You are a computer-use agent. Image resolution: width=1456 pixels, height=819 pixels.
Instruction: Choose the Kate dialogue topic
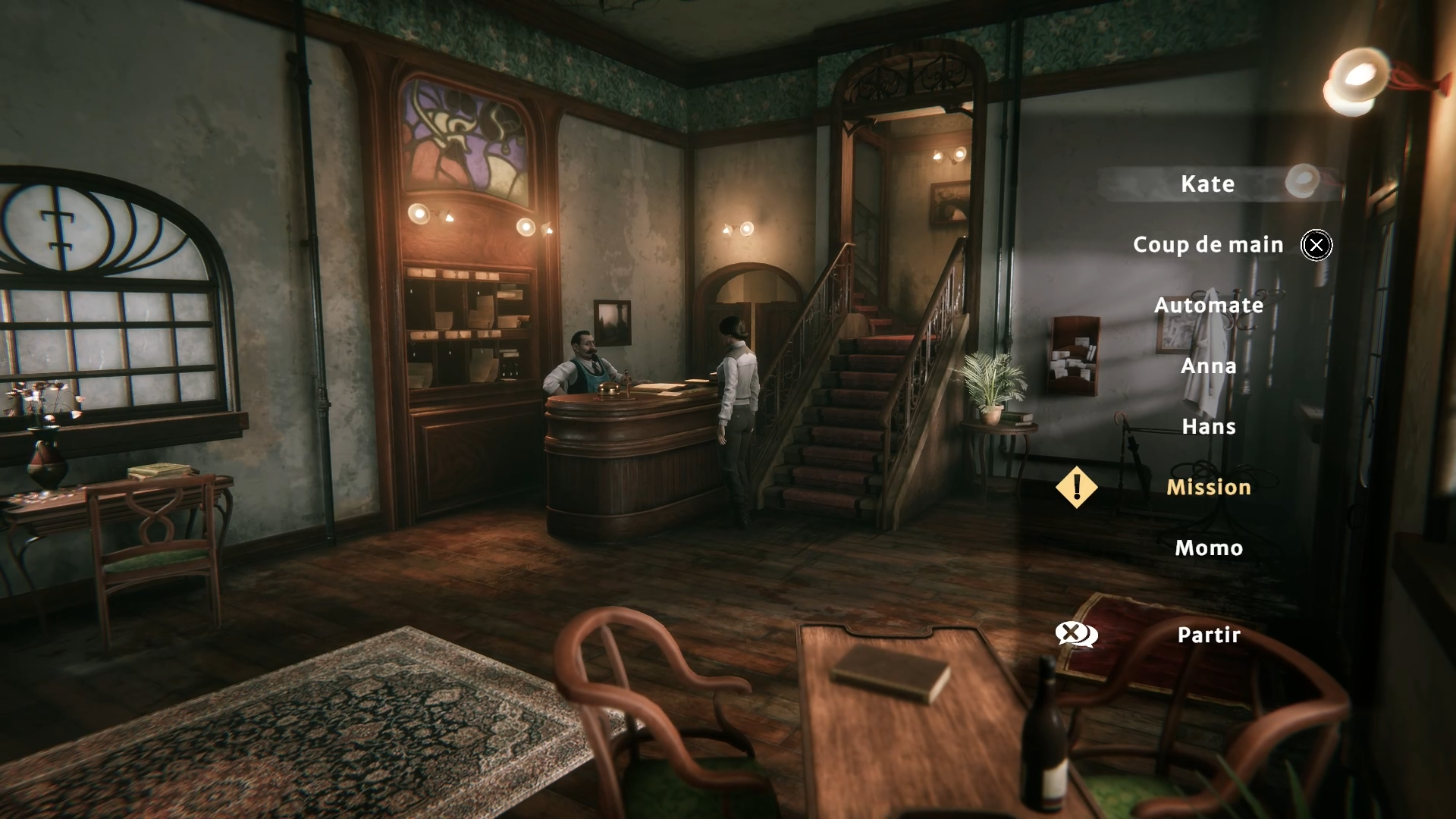[x=1207, y=184]
